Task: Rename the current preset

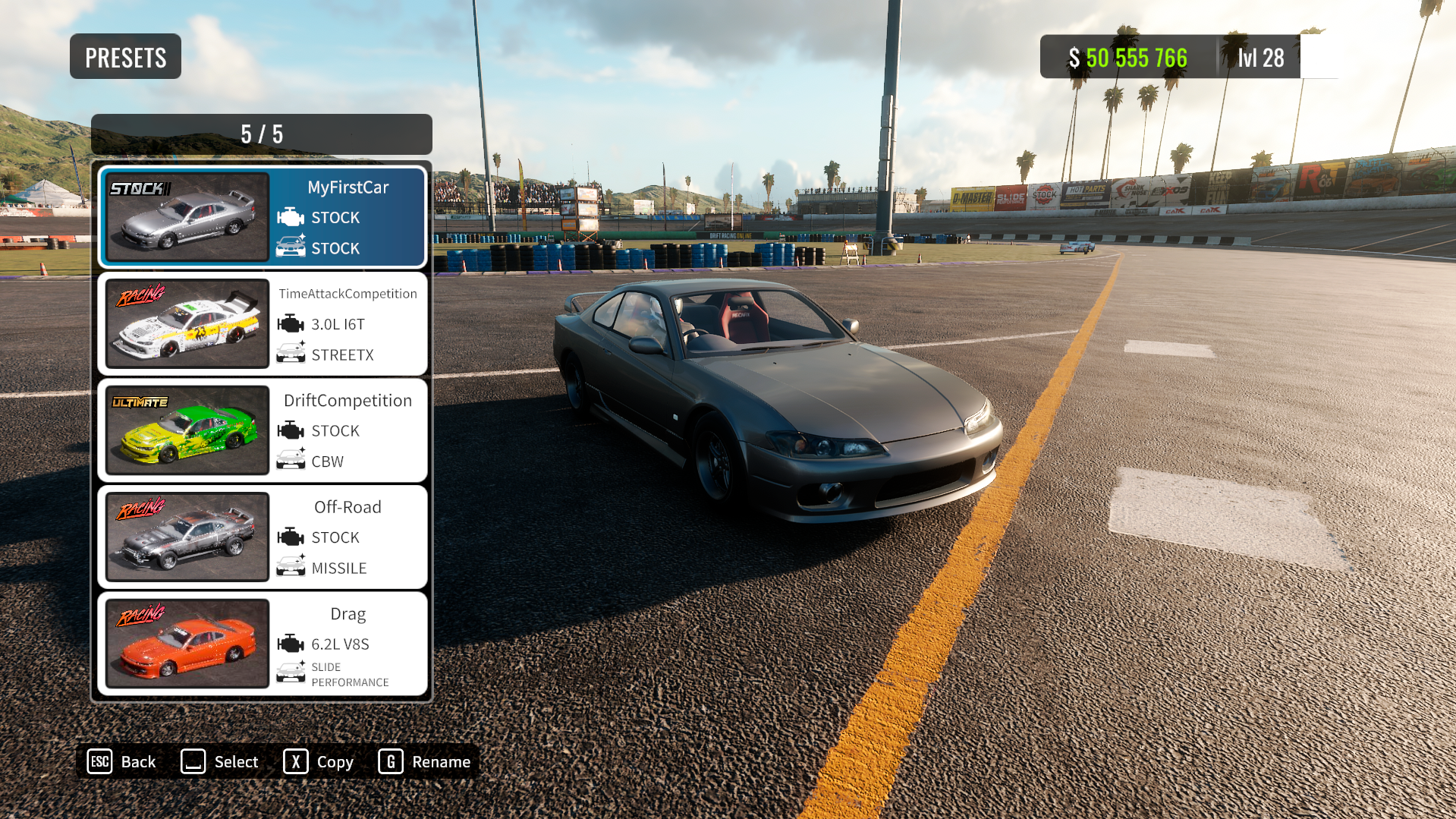Action: pos(425,761)
